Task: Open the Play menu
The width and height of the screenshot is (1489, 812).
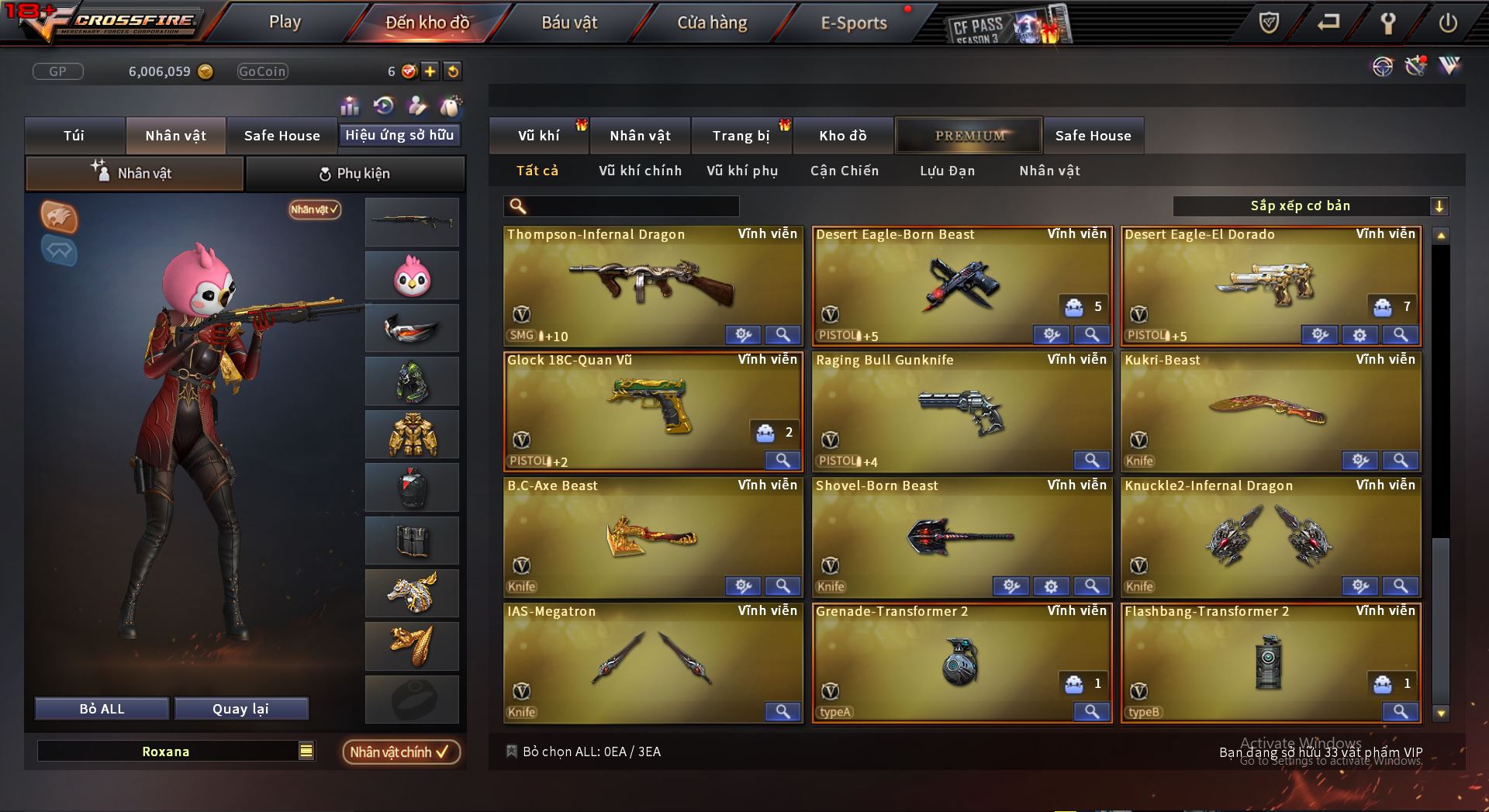Action: pos(285,22)
